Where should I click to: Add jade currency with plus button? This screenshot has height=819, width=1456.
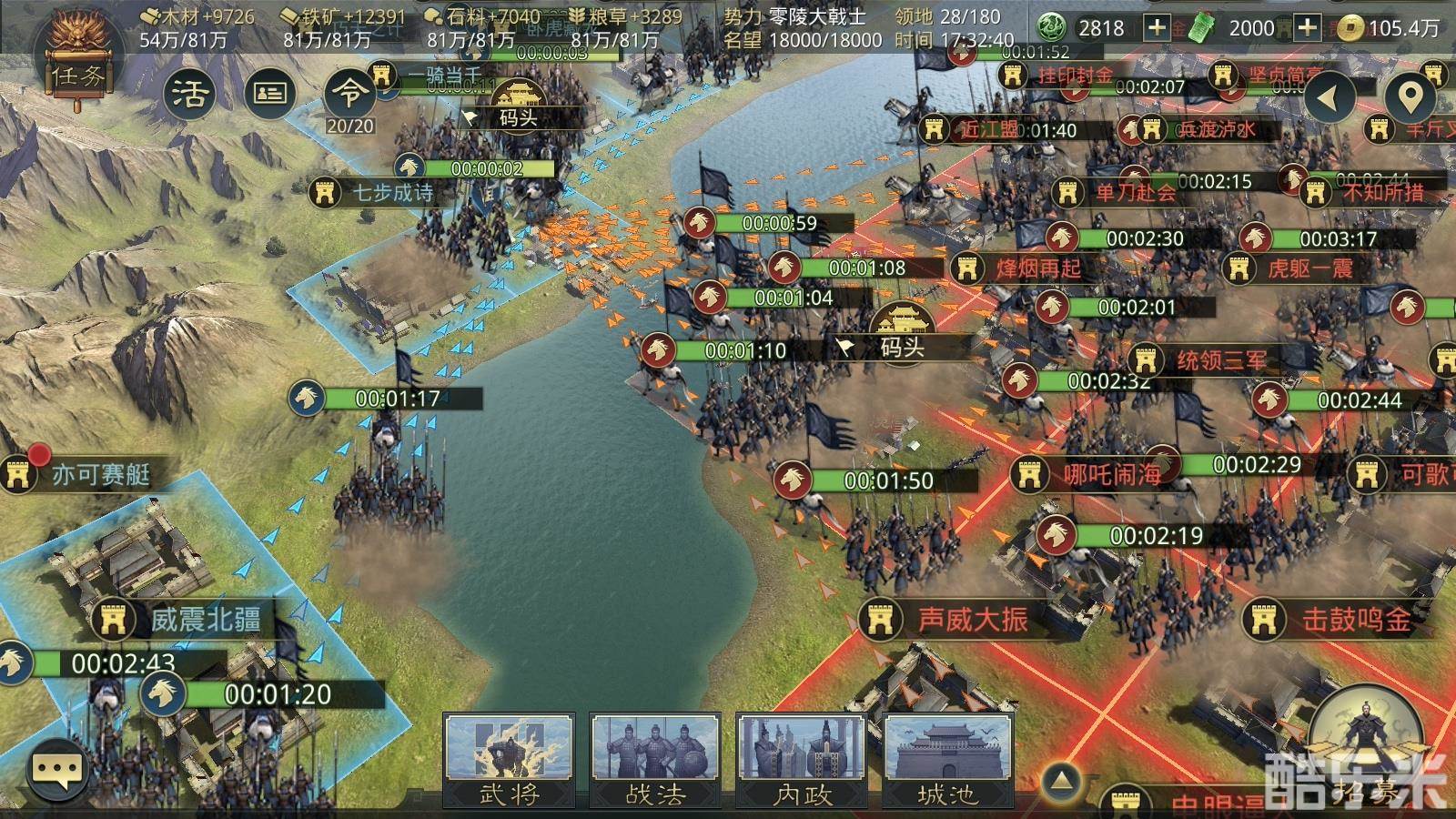click(1157, 27)
